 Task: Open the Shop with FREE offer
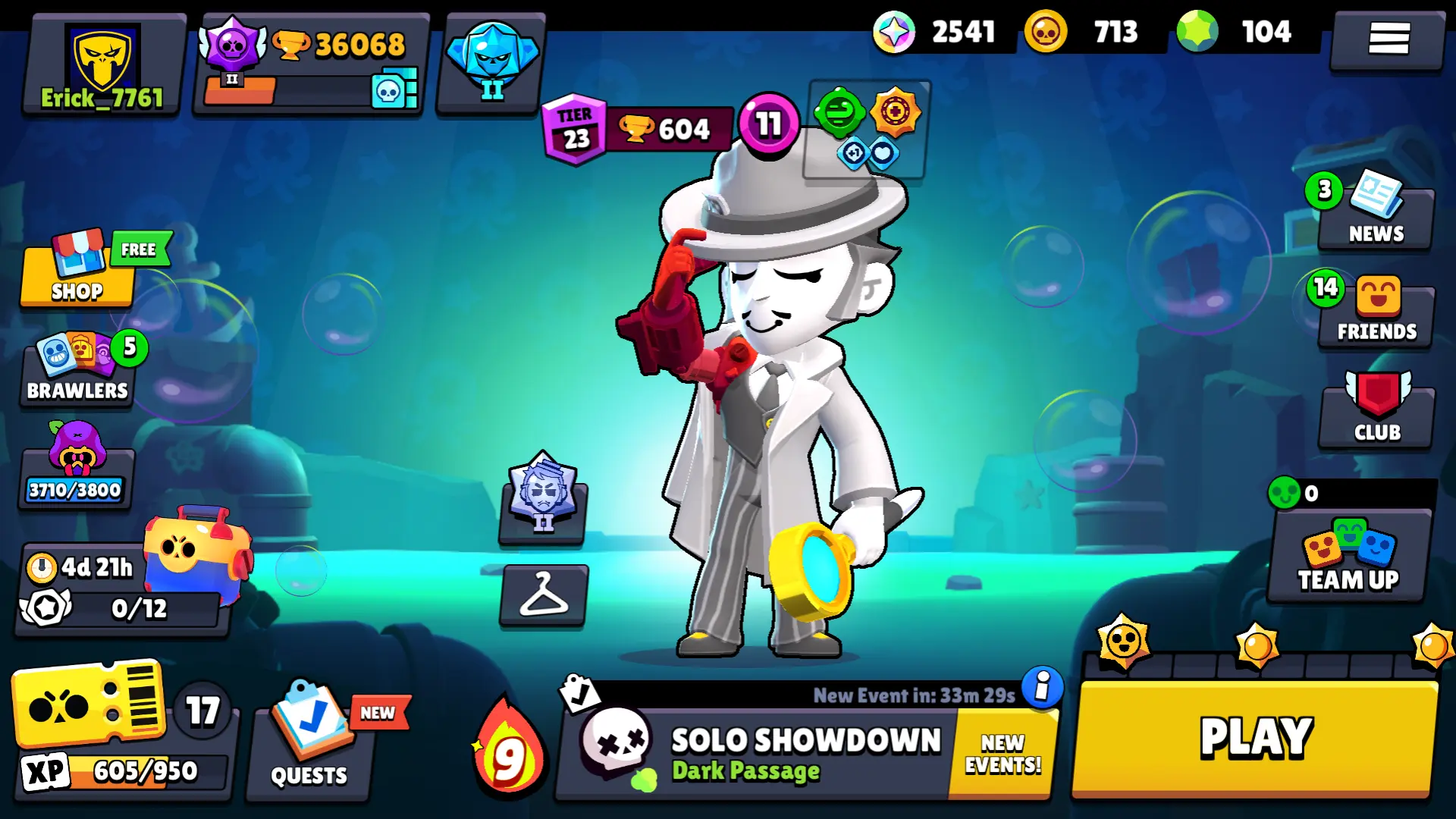coord(76,273)
